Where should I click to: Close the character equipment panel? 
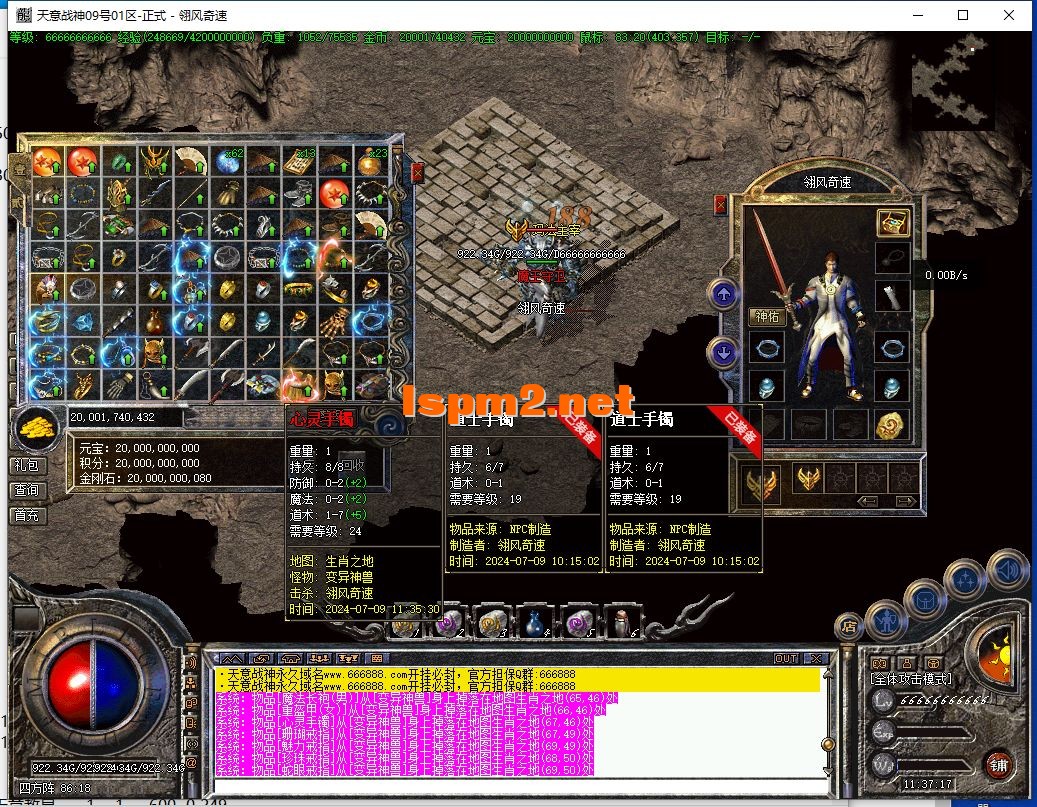720,205
